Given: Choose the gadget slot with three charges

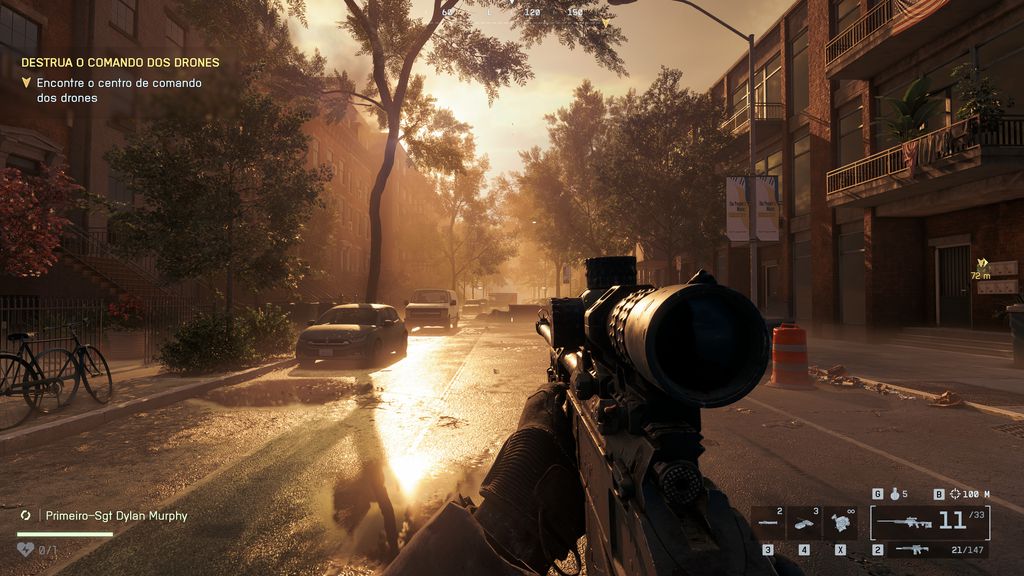Looking at the screenshot, I should point(803,522).
